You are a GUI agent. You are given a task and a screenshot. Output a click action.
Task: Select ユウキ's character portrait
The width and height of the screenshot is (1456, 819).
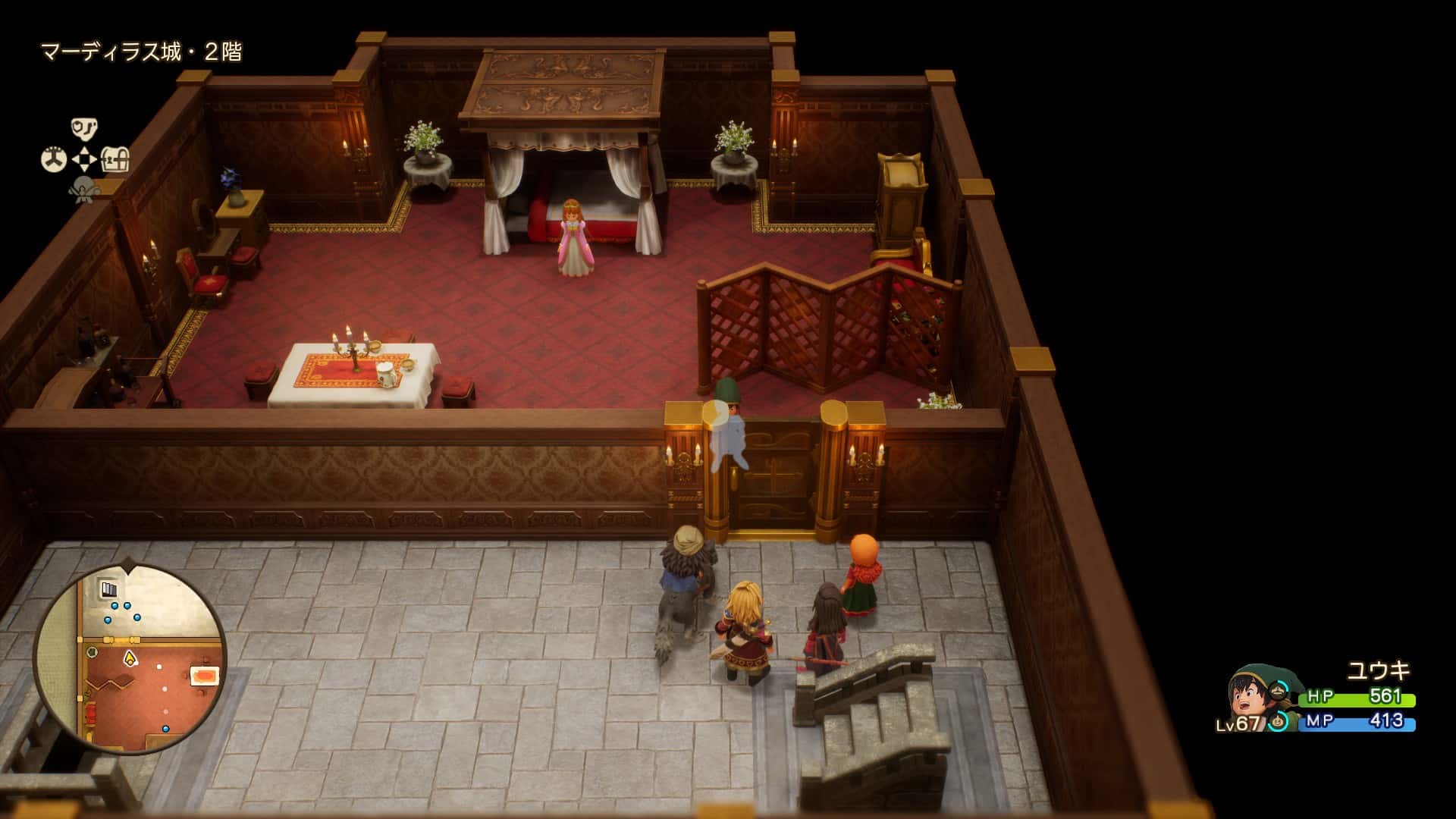tap(1250, 696)
